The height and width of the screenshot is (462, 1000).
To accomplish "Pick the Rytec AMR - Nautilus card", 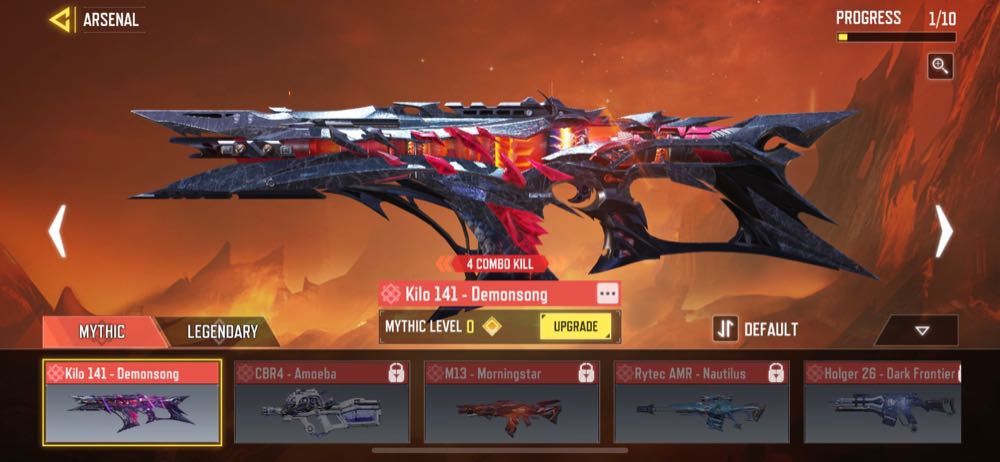I will (701, 402).
